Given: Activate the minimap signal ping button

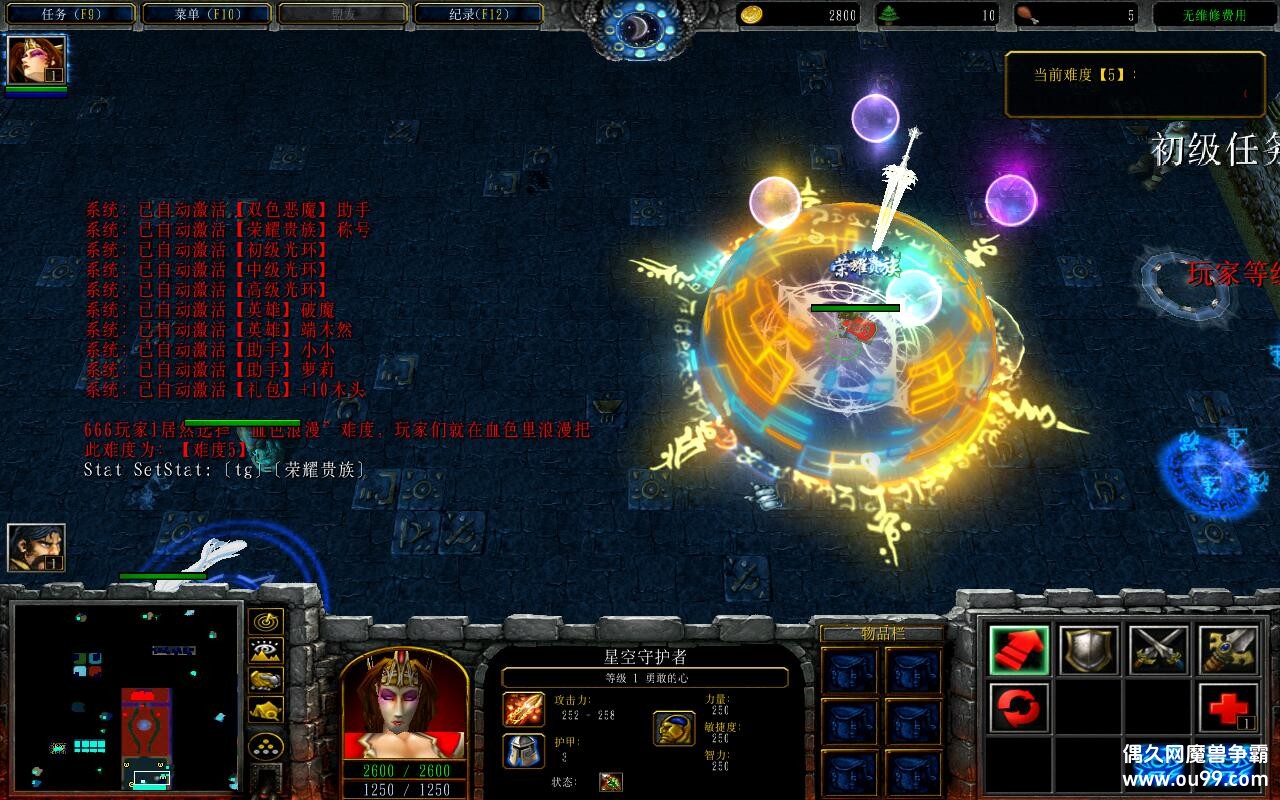Looking at the screenshot, I should pos(265,621).
